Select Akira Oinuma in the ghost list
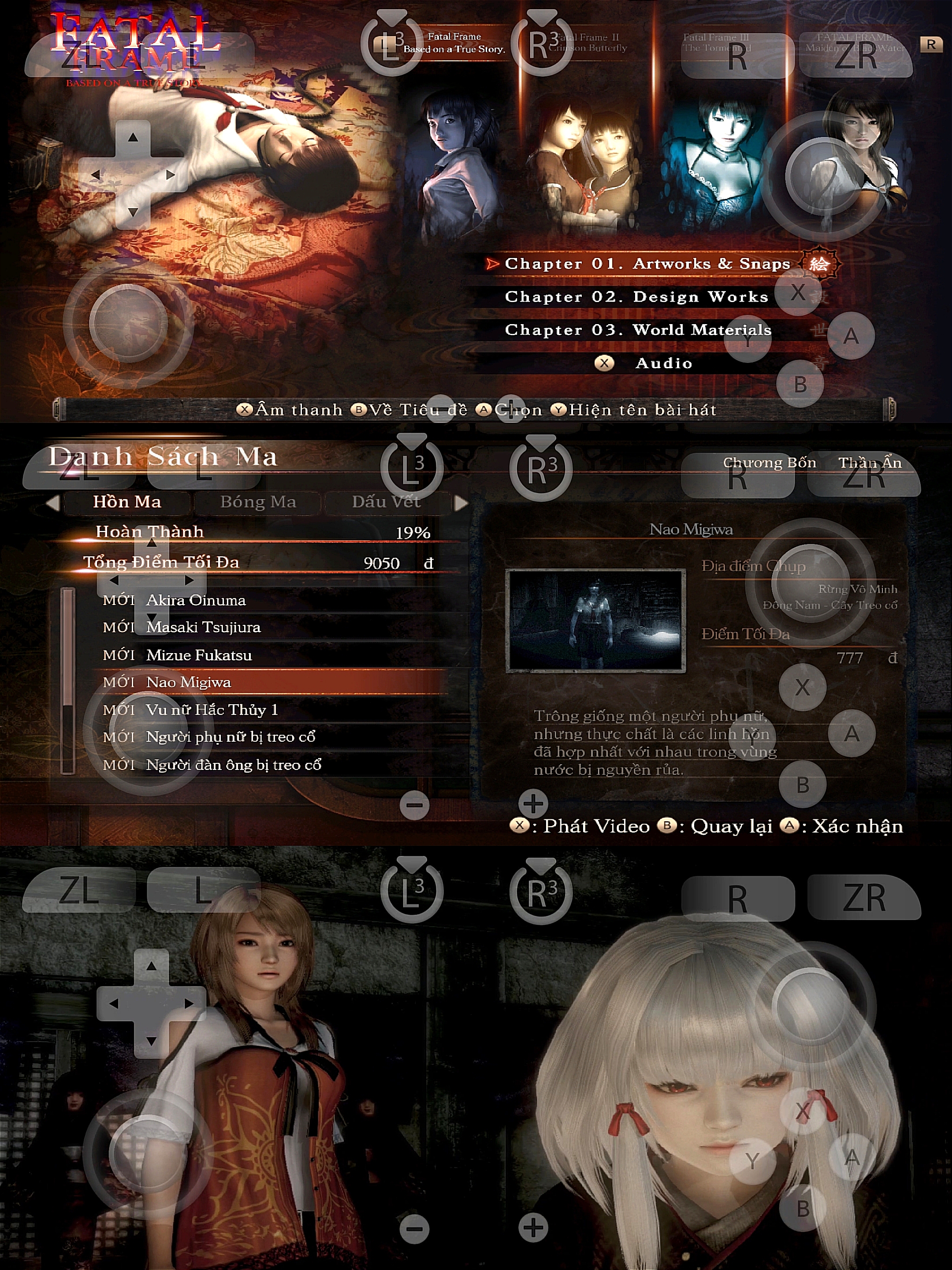The height and width of the screenshot is (1270, 952). (196, 600)
